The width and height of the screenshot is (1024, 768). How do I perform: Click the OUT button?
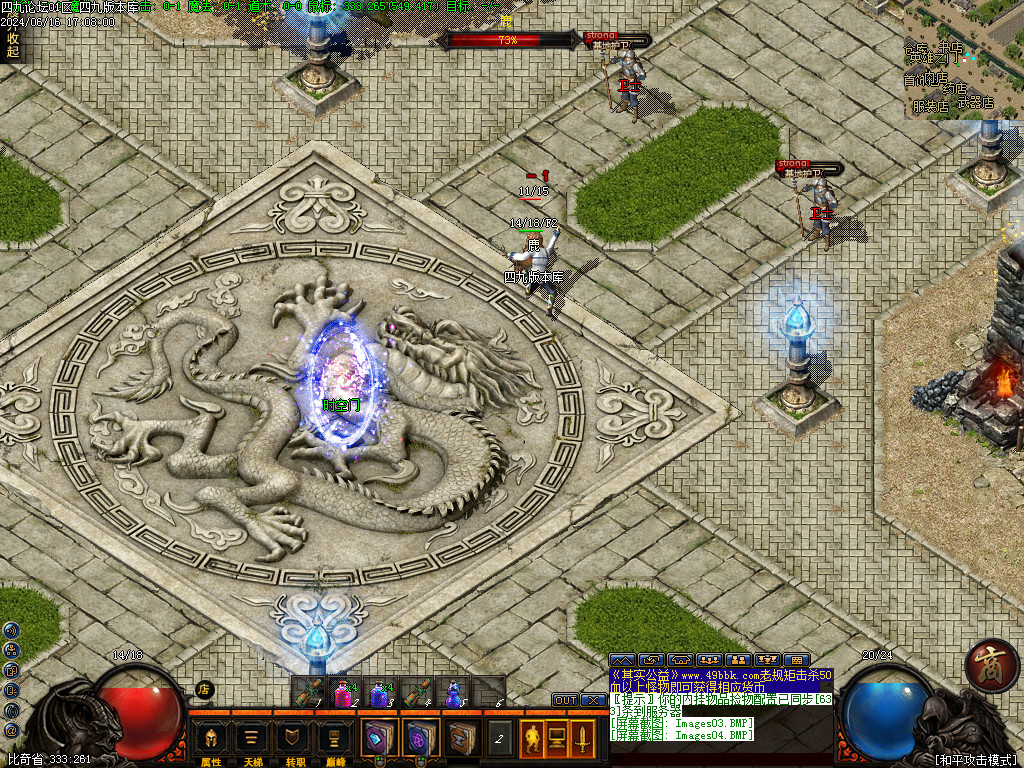[566, 700]
